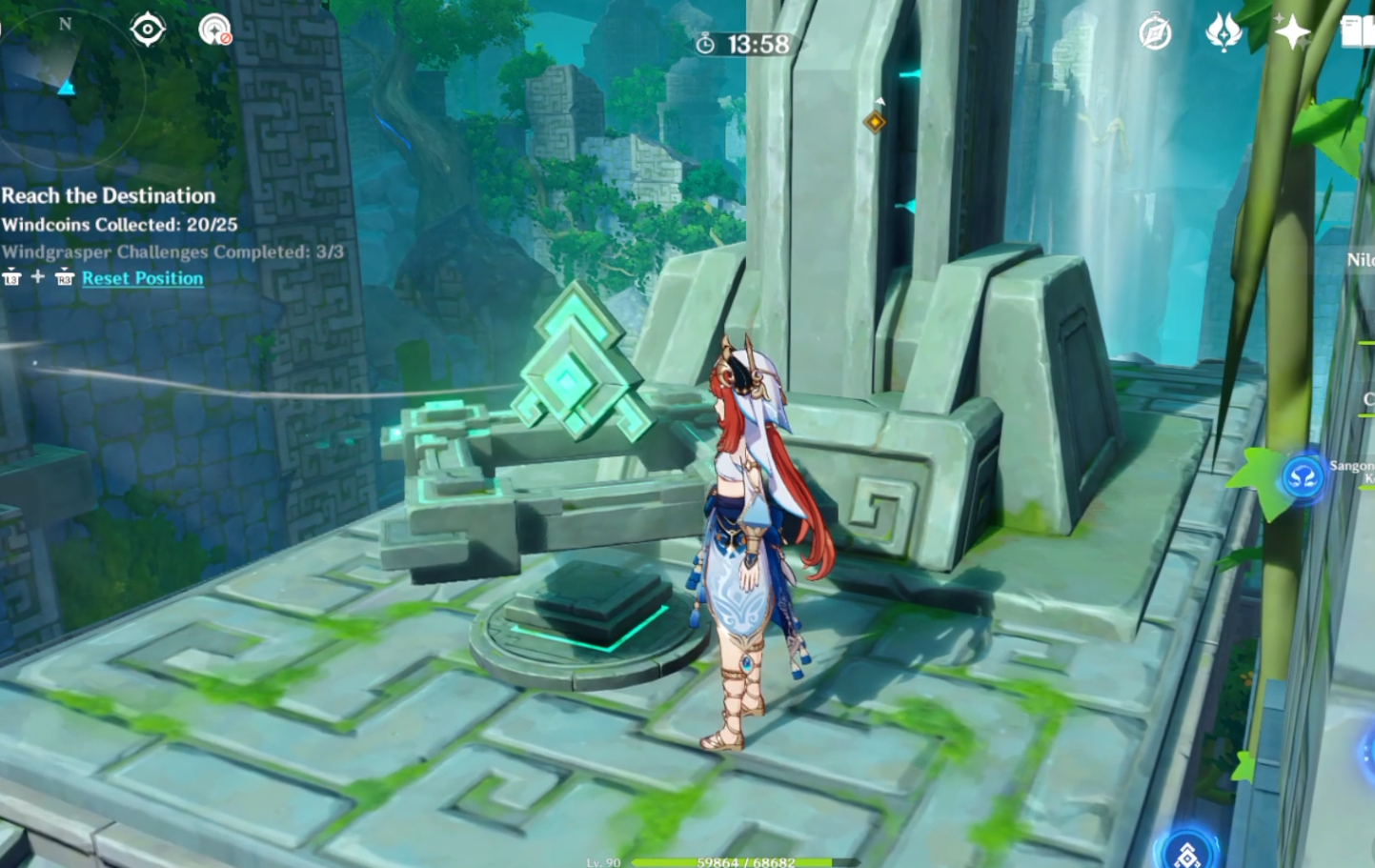Click the 'Windcoins Collected: 20/25' counter
Image resolution: width=1375 pixels, height=868 pixels.
121,225
